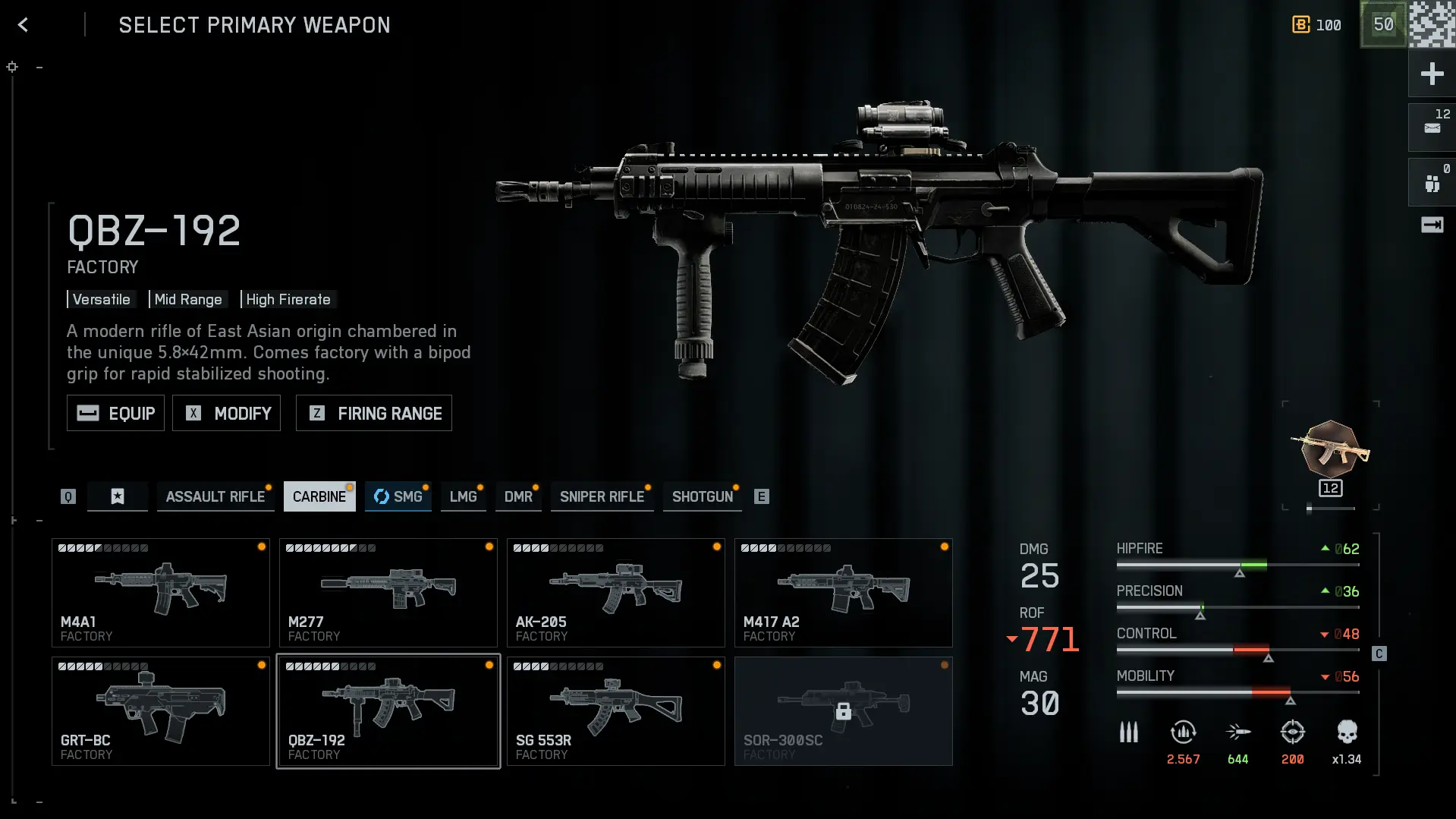Show favorites with the star tab
Image resolution: width=1456 pixels, height=819 pixels.
(118, 496)
